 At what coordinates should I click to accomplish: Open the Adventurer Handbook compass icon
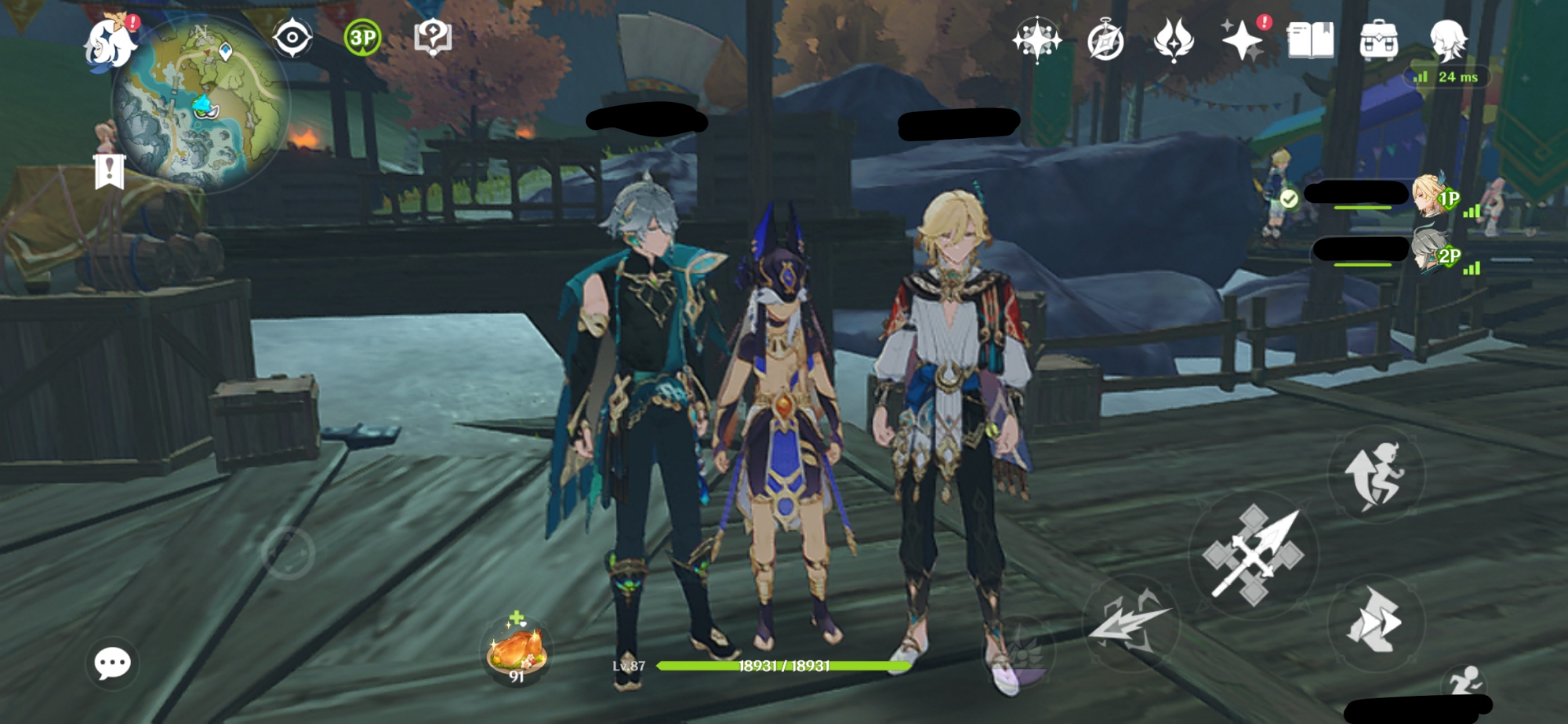1105,41
